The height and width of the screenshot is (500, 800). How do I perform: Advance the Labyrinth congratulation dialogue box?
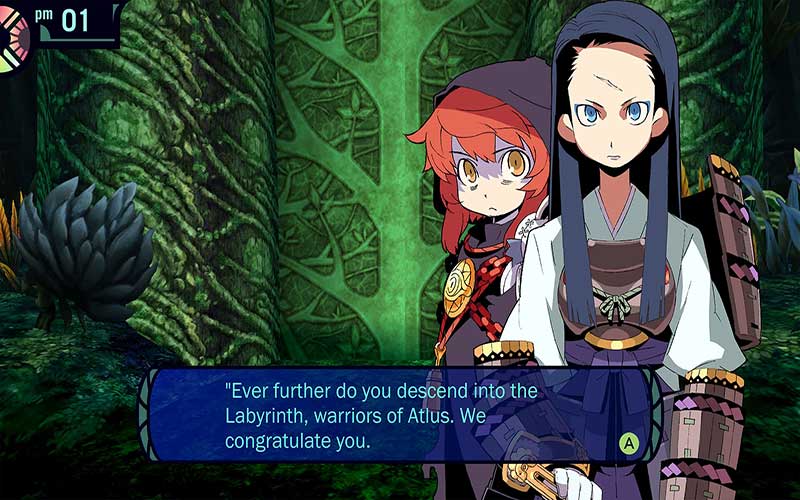pos(629,441)
